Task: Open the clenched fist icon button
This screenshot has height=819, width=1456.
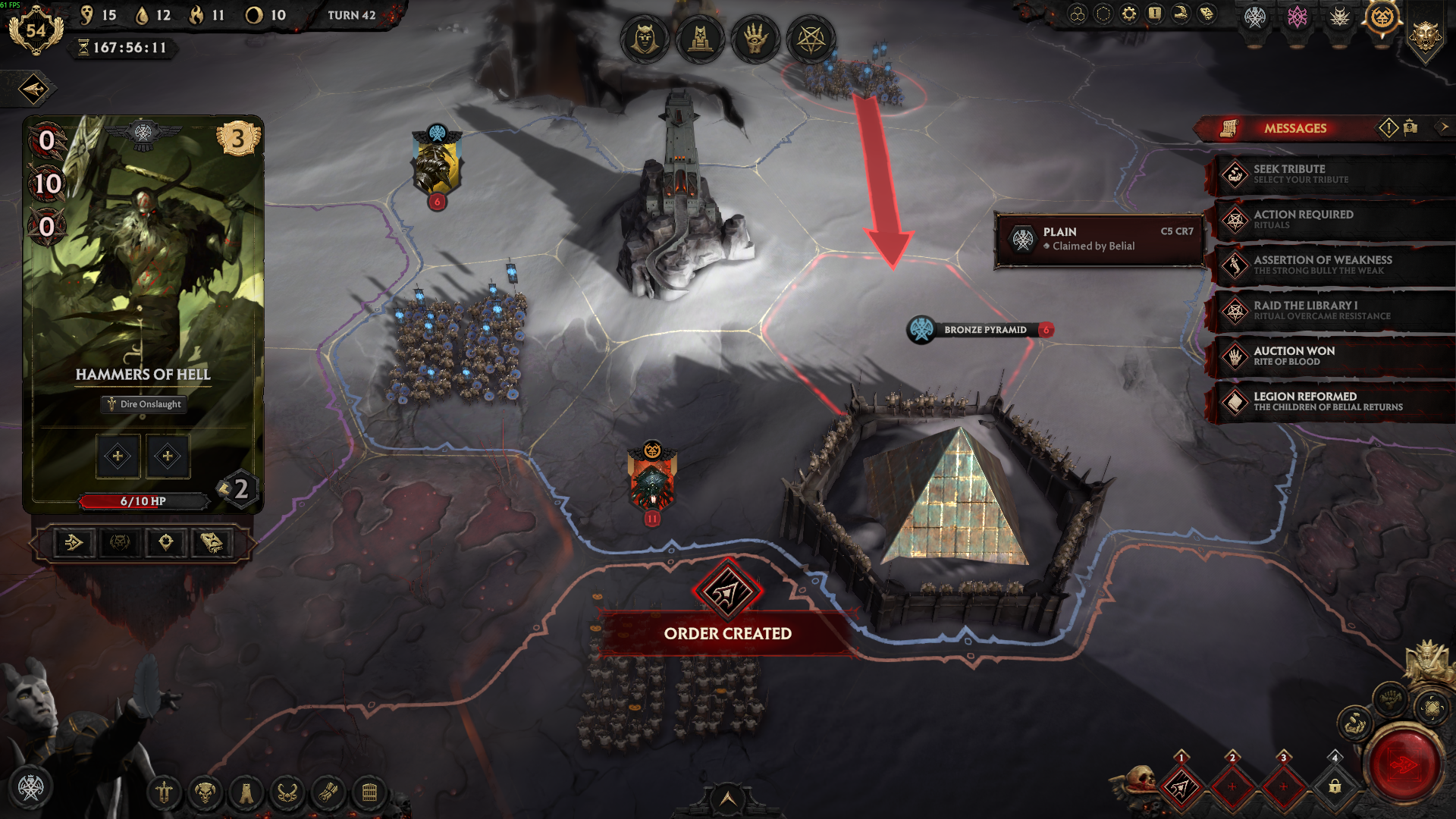Action: pos(1389,698)
